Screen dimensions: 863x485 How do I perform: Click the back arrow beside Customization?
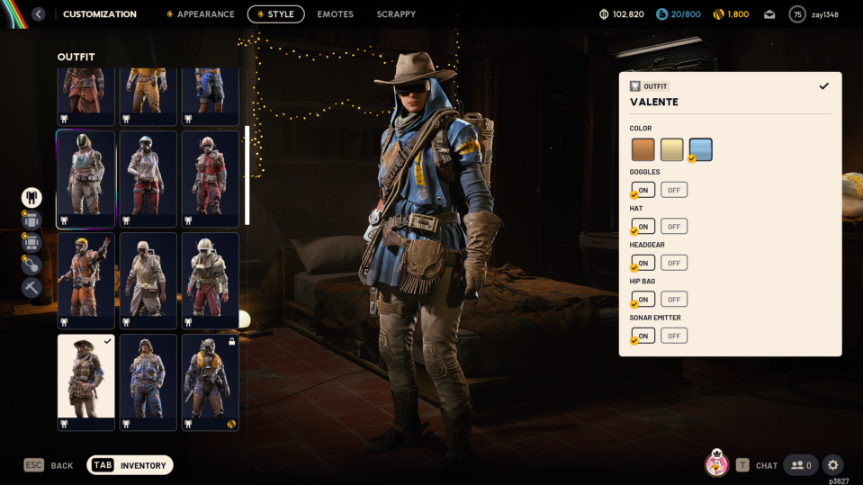click(x=38, y=14)
